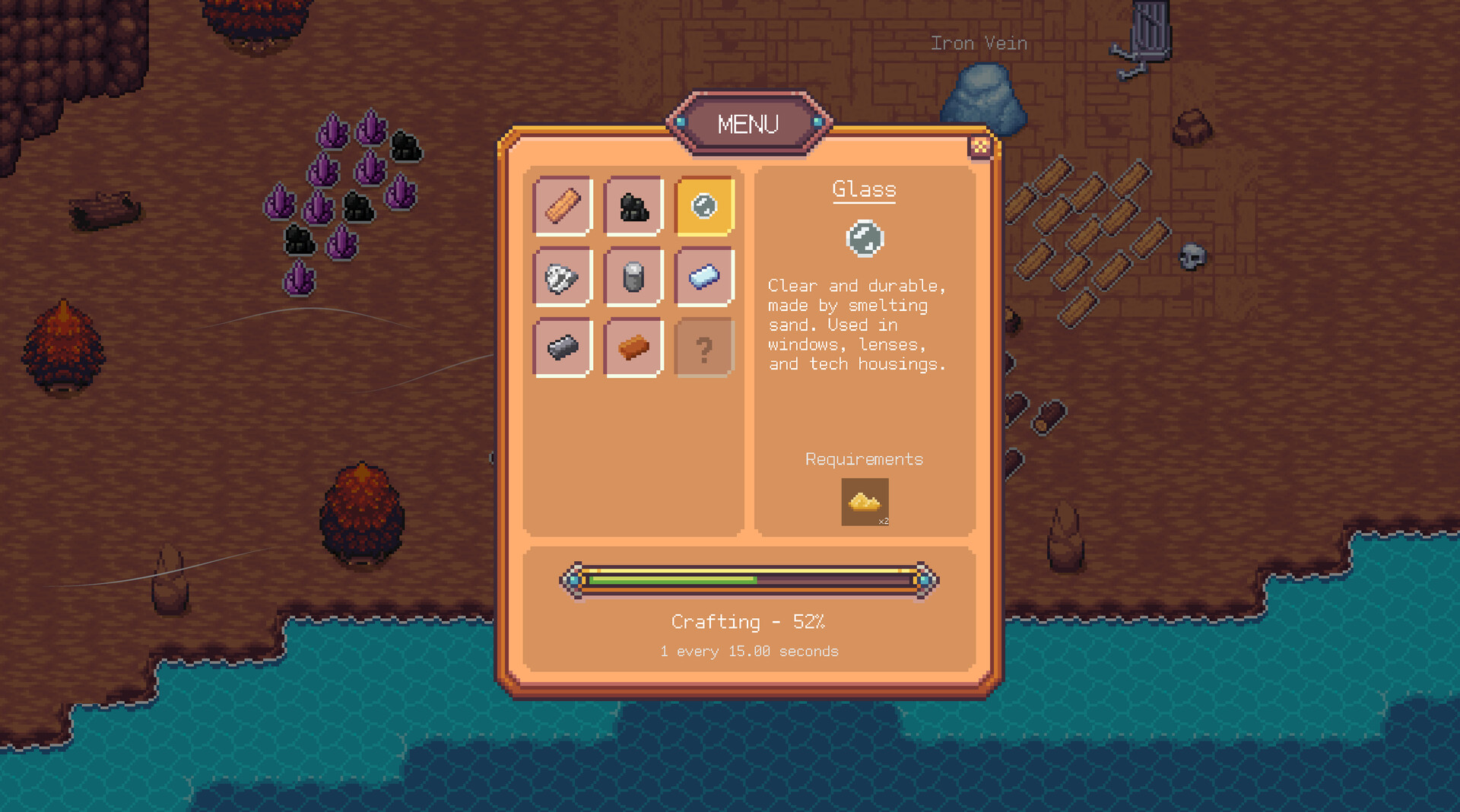Select the dark gray iron ingot recipe
Viewport: 1460px width, 812px height.
pos(563,347)
